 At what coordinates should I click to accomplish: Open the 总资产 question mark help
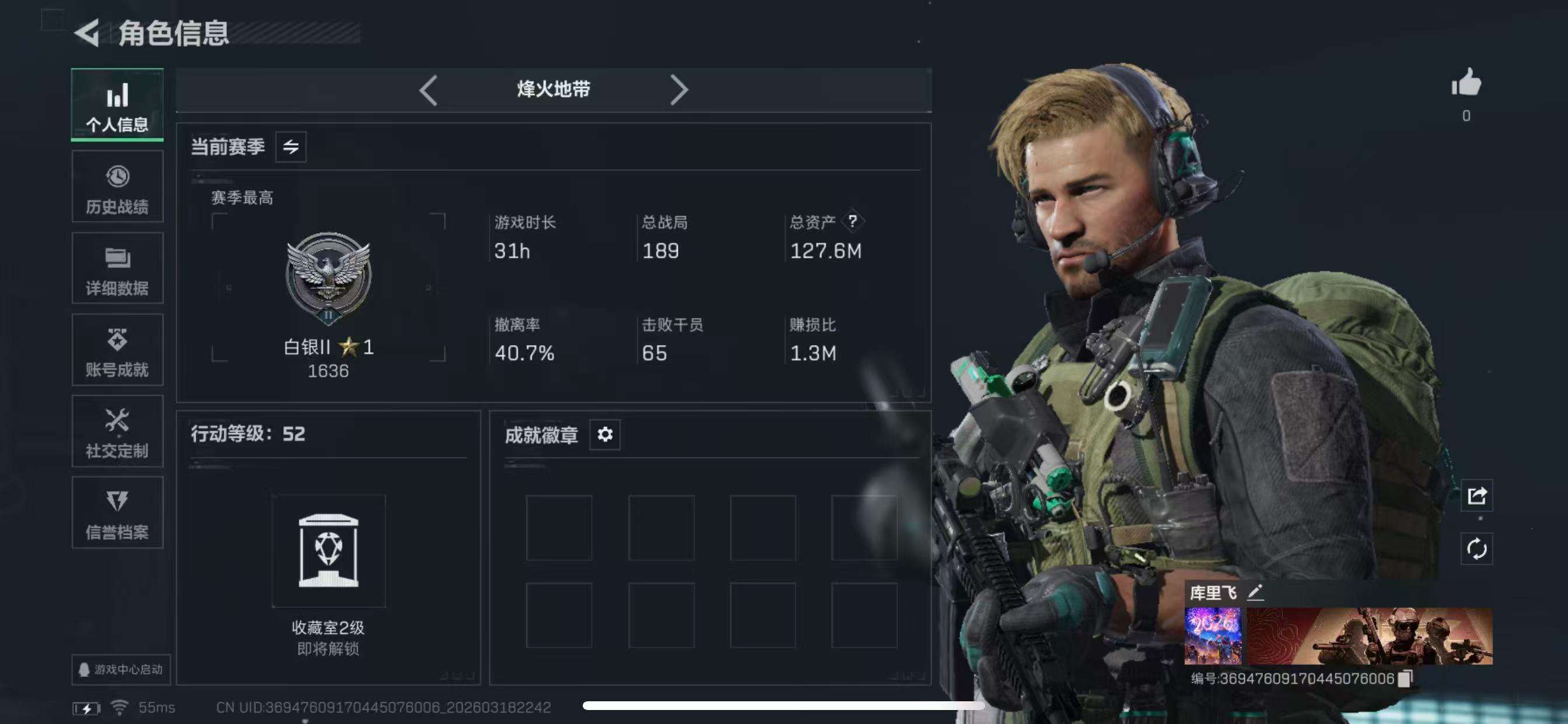(852, 222)
